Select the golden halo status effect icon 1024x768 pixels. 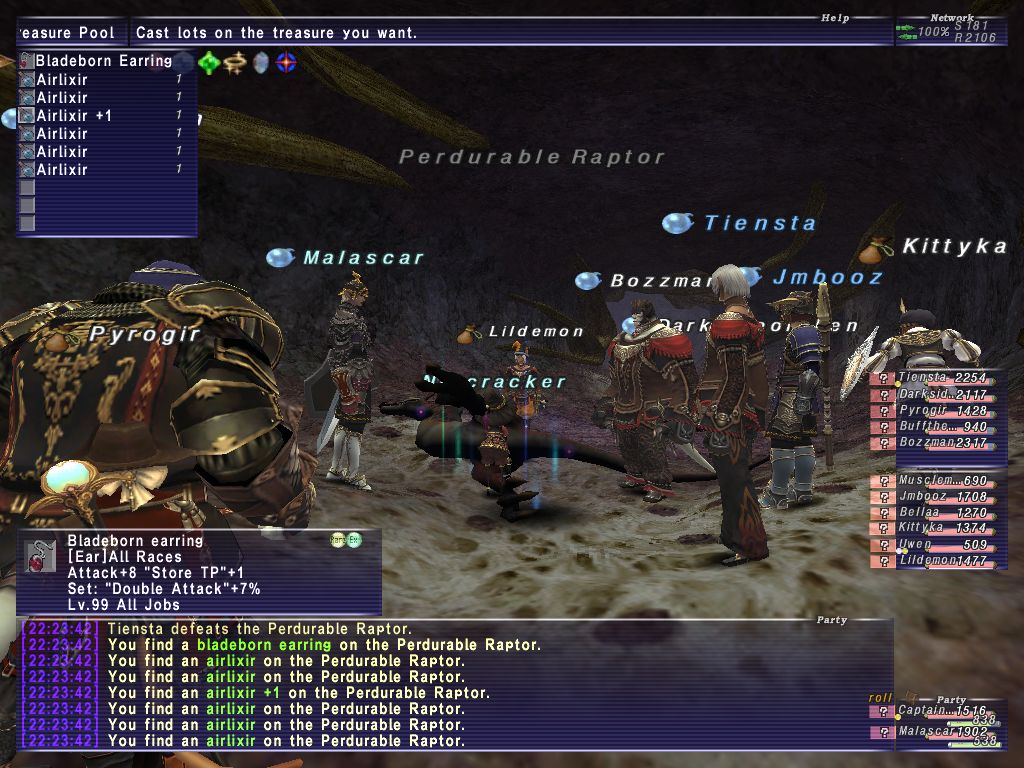[x=235, y=63]
